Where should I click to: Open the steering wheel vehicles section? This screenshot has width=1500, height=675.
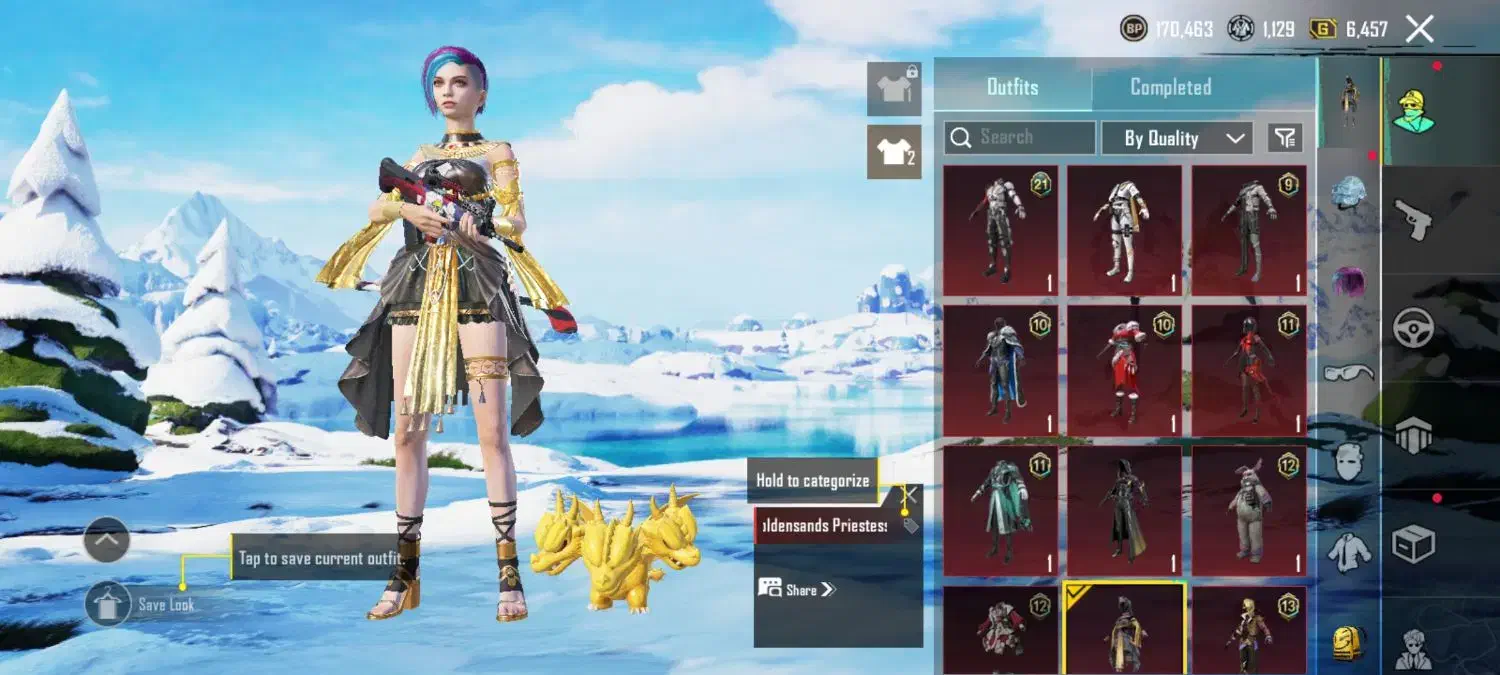point(1414,328)
